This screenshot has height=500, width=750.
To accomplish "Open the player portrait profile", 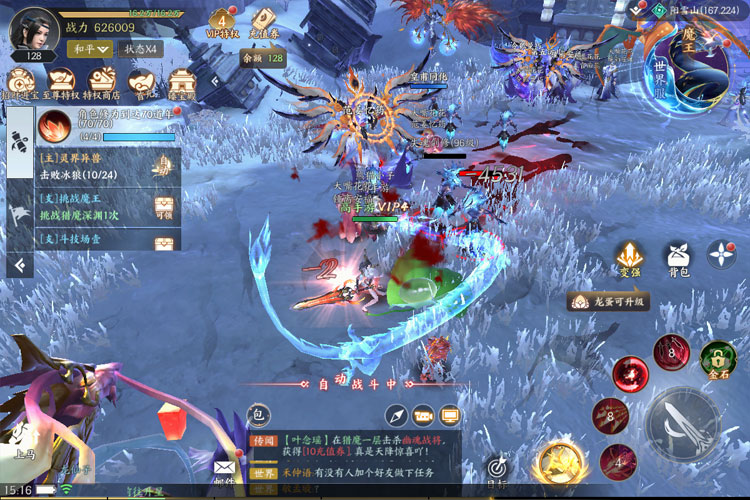I will [x=33, y=30].
